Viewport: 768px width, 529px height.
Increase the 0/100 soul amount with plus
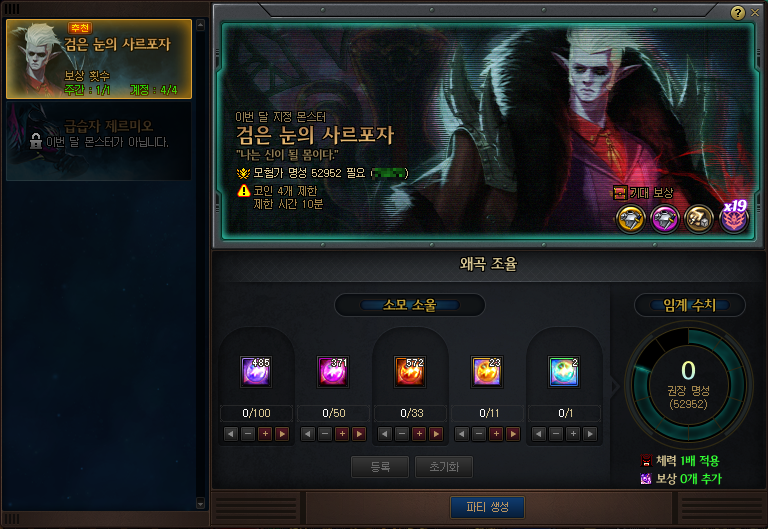coord(265,434)
